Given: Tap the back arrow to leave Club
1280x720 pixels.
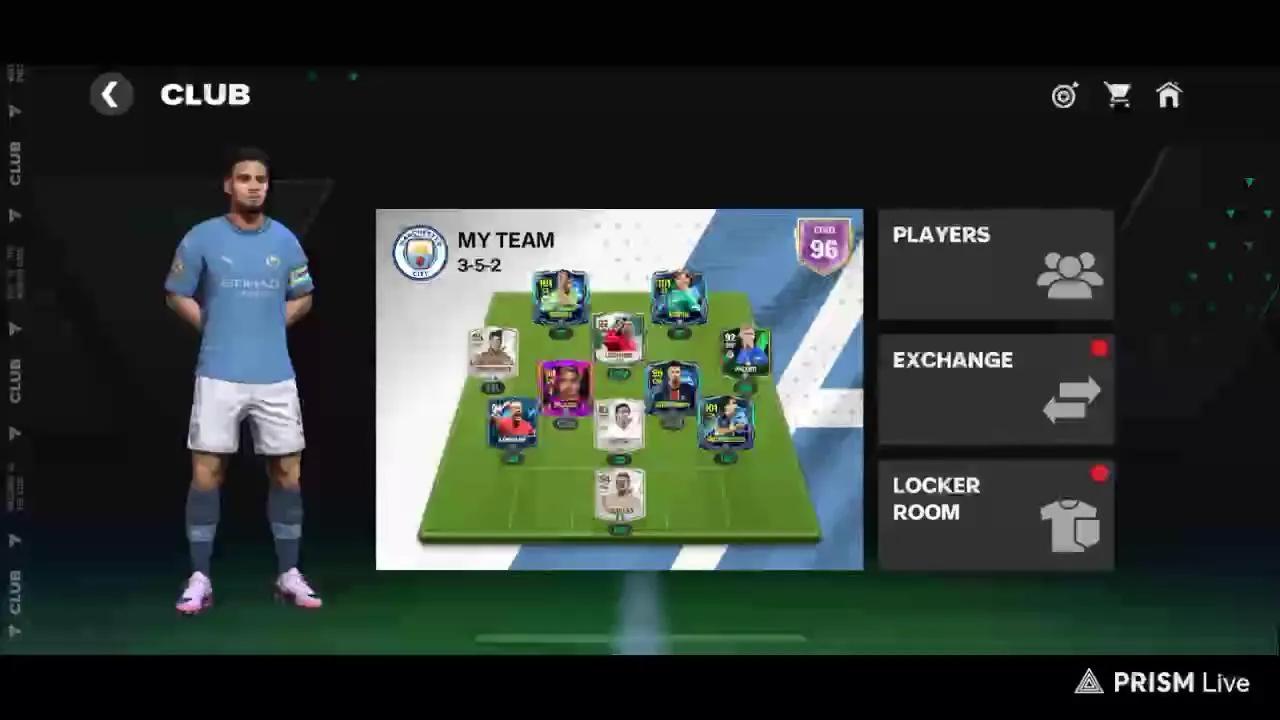Looking at the screenshot, I should point(111,94).
